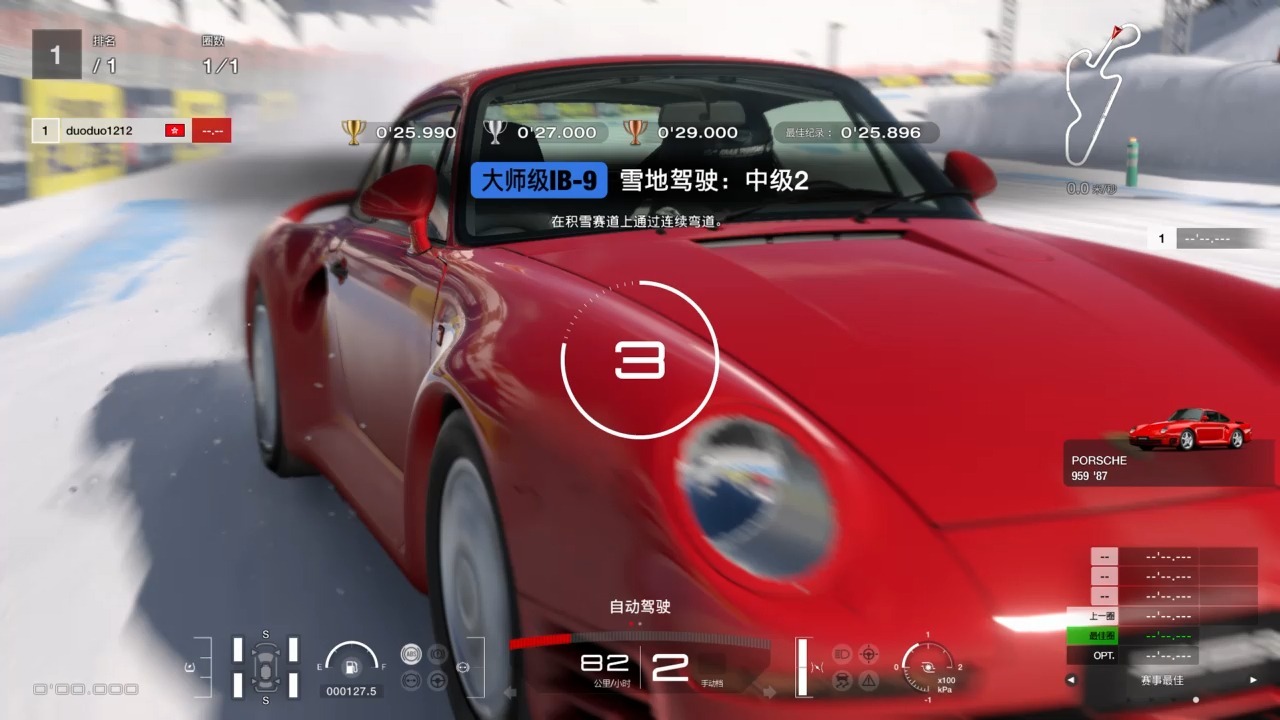Click the ABS indicator icon
The height and width of the screenshot is (720, 1280).
(x=409, y=653)
